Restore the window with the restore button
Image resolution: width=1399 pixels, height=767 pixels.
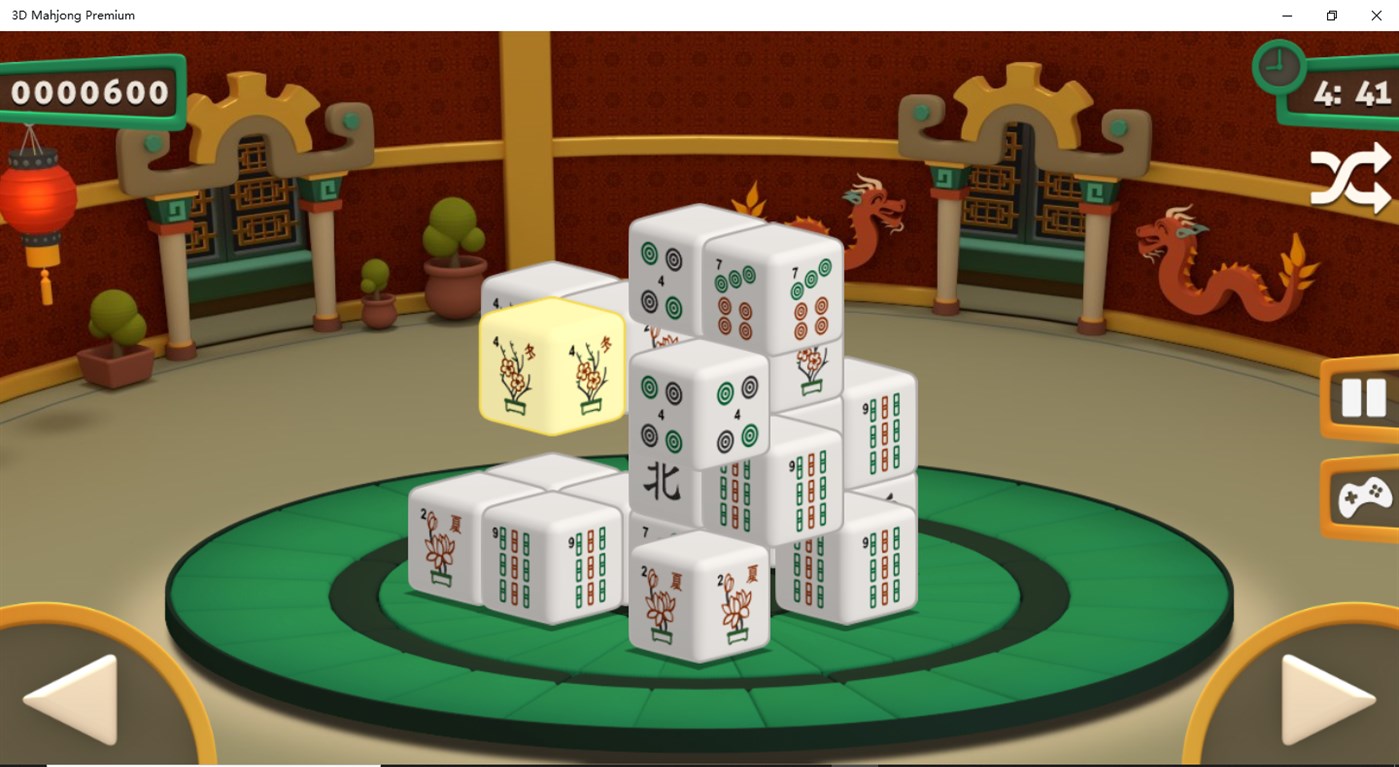point(1331,15)
